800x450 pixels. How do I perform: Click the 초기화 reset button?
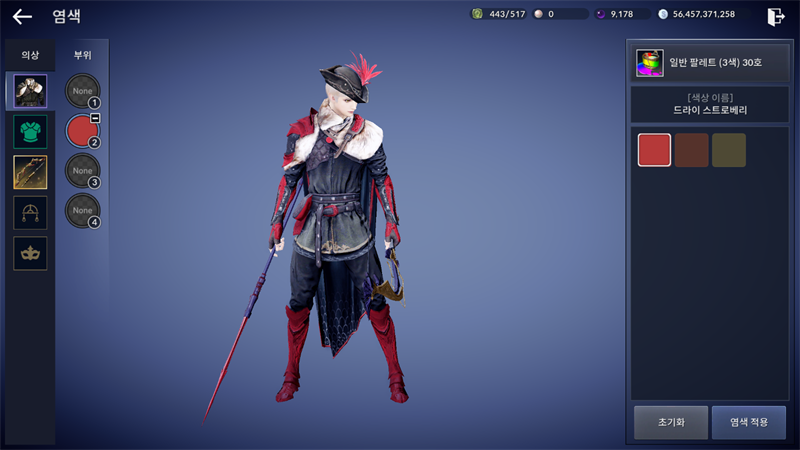tap(670, 422)
